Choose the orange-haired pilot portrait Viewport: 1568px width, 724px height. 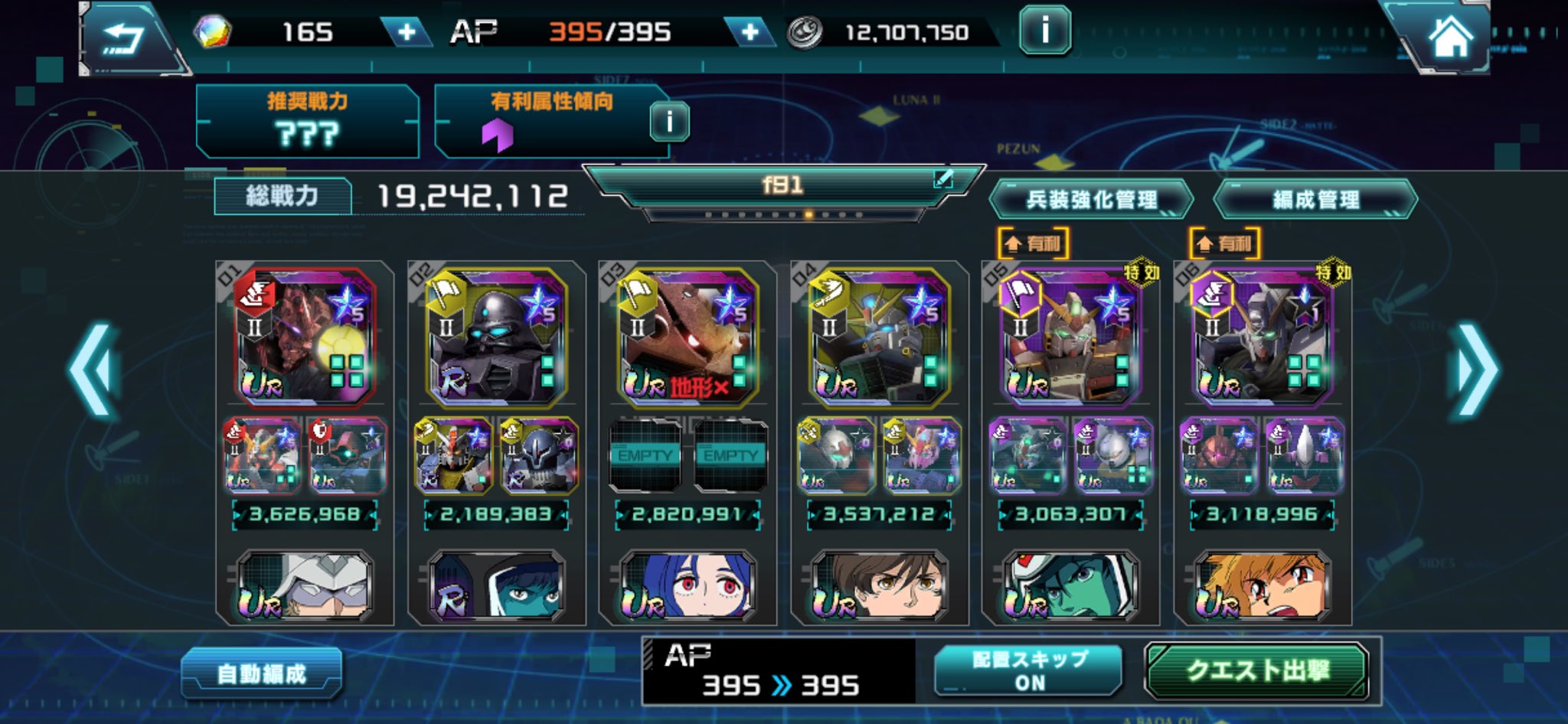[1262, 586]
